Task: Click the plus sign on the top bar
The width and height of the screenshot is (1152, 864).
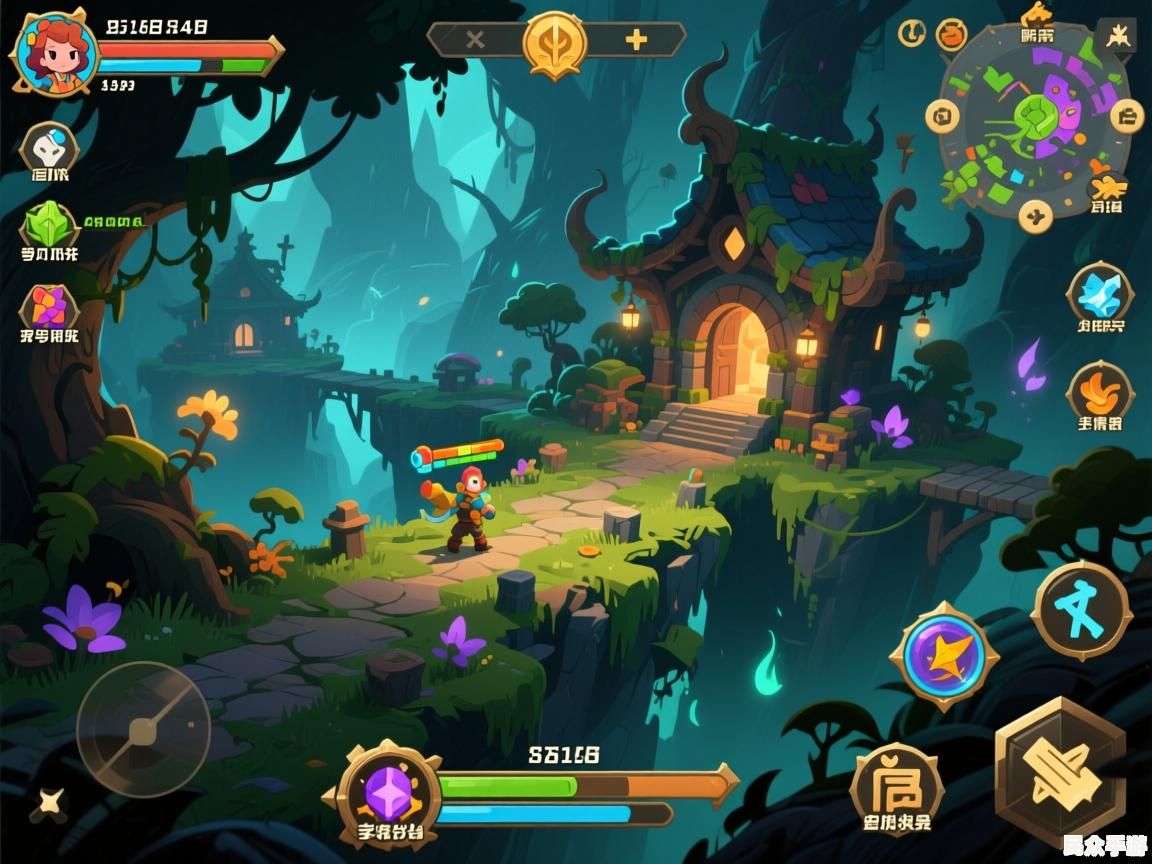Action: (x=636, y=40)
